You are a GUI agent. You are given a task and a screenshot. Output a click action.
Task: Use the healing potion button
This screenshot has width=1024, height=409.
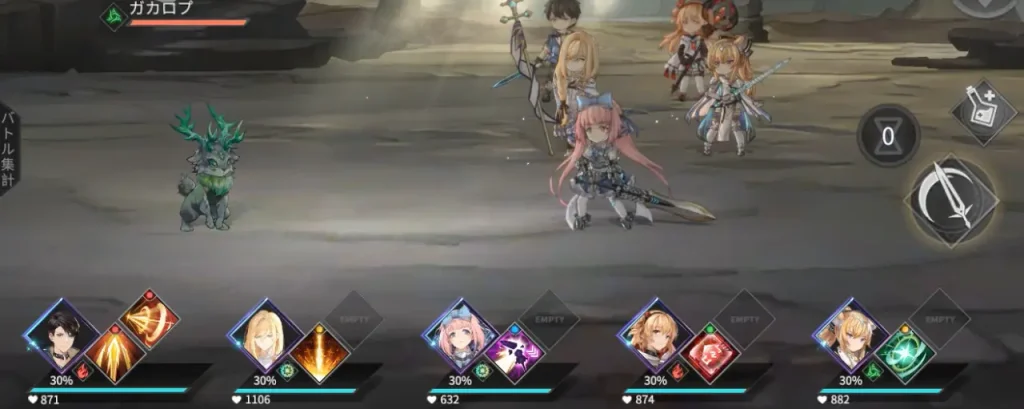[x=983, y=112]
